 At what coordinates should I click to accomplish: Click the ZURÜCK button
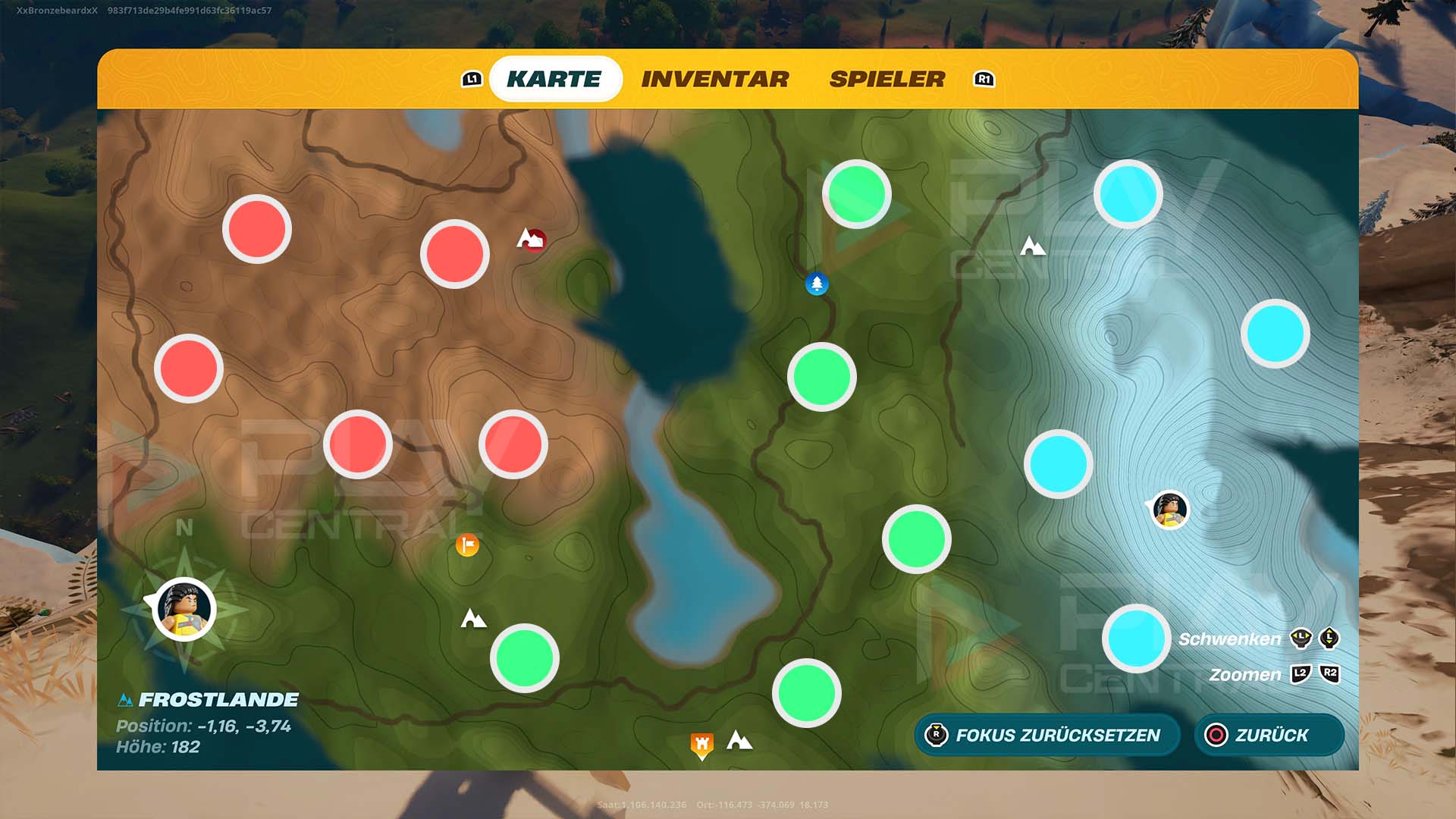coord(1269,735)
